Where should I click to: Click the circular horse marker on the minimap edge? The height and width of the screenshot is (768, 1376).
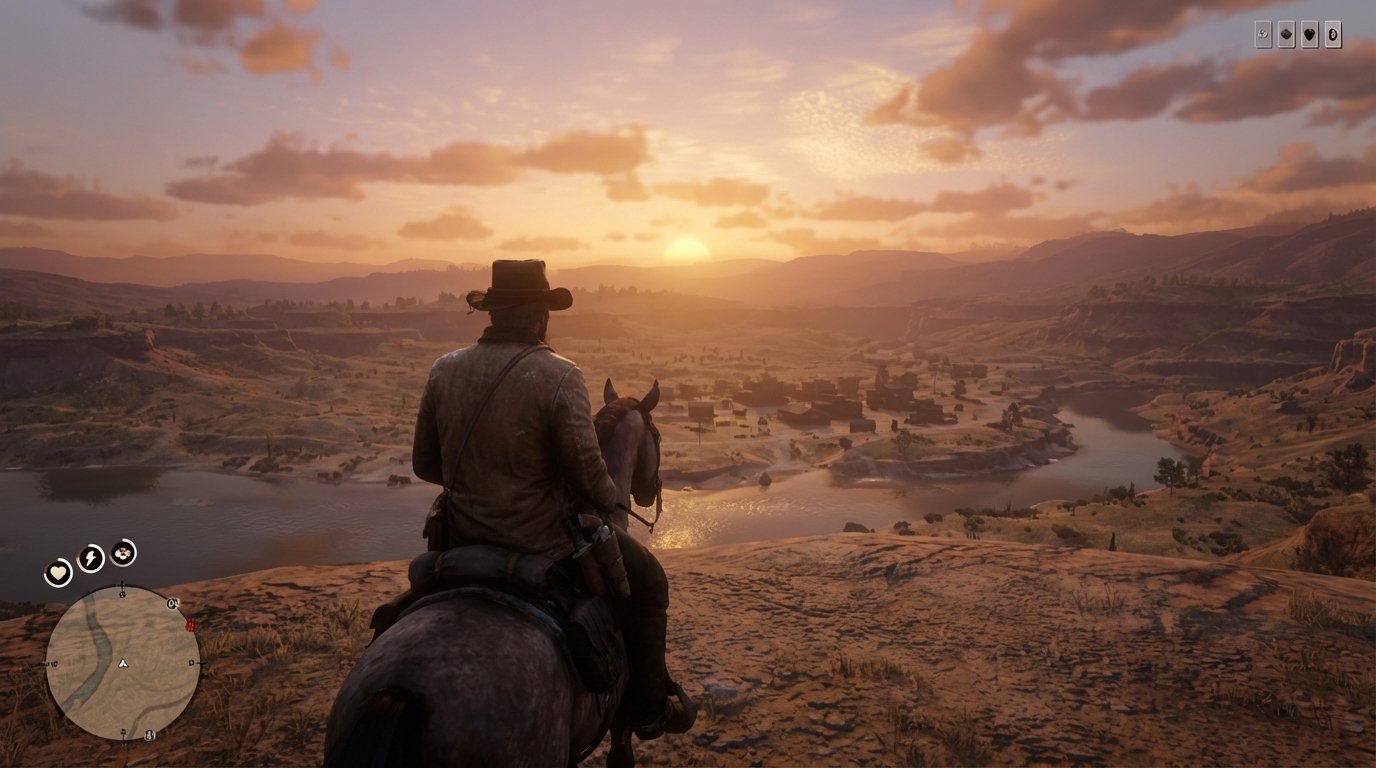[171, 603]
